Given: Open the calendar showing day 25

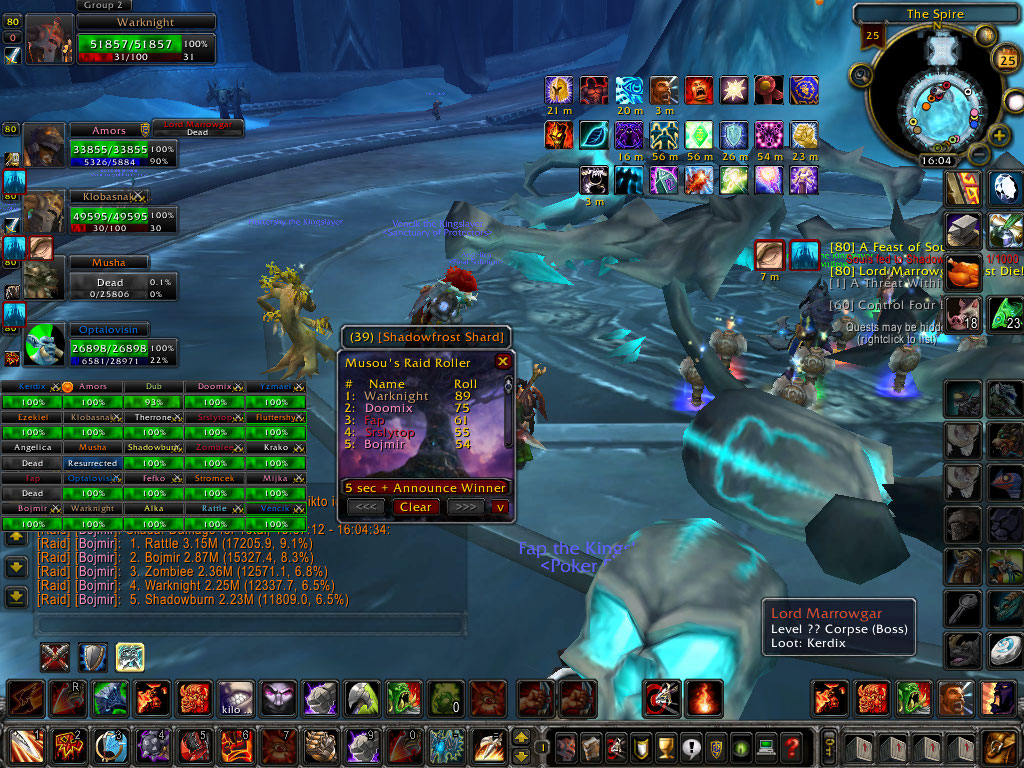Looking at the screenshot, I should point(1006,59).
